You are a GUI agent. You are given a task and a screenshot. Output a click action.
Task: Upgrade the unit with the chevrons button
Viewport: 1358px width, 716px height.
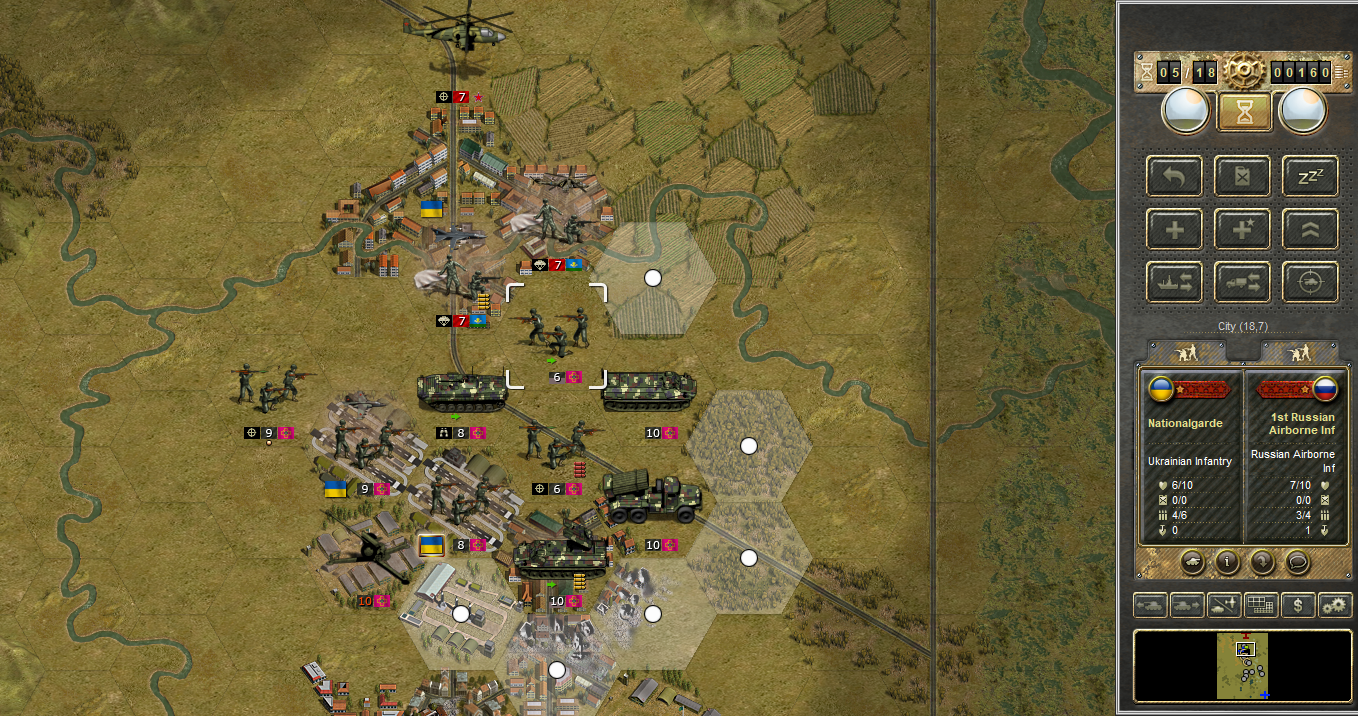(1310, 230)
